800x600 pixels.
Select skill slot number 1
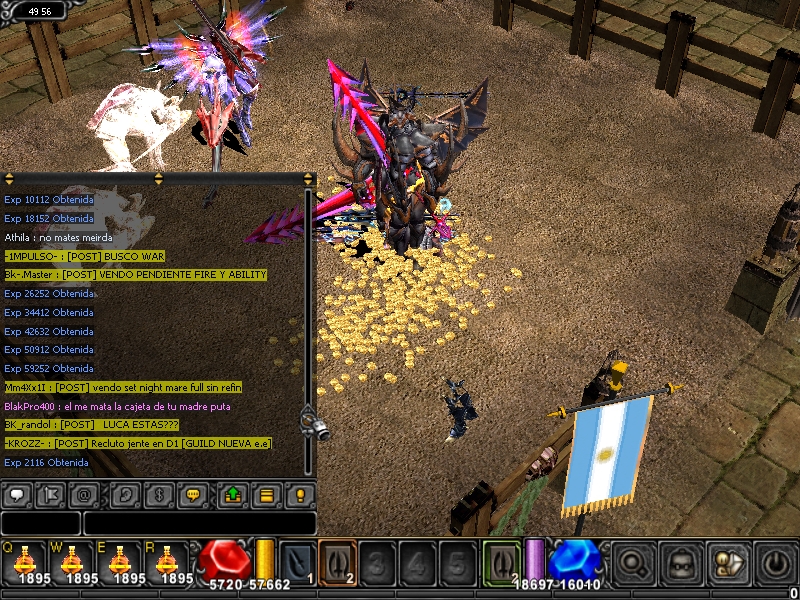(297, 561)
